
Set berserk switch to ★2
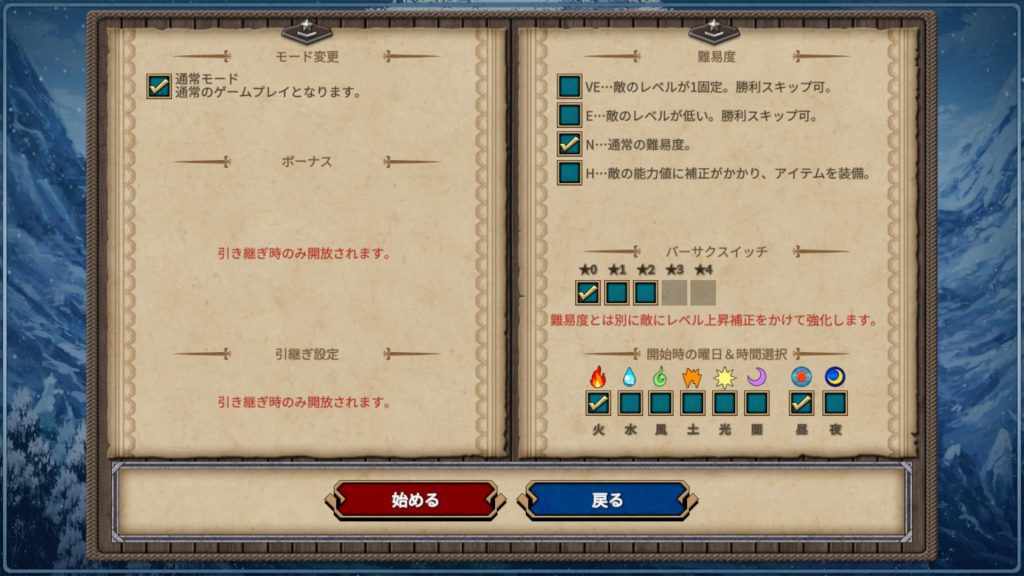click(646, 293)
